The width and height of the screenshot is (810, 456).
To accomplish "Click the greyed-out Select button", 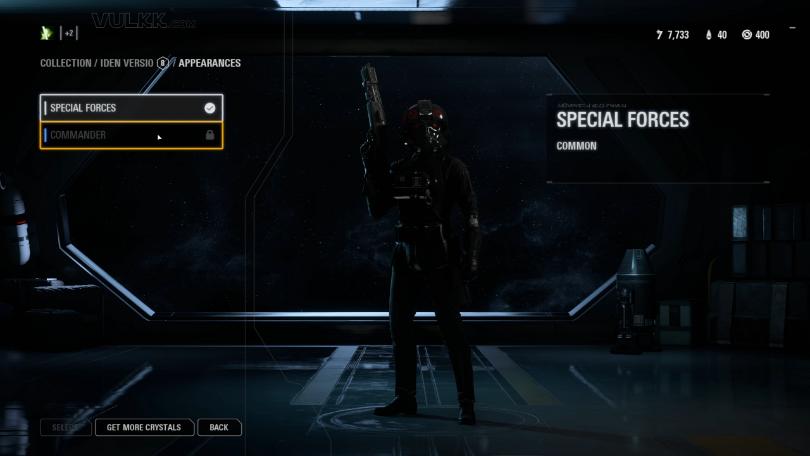I will click(x=66, y=427).
